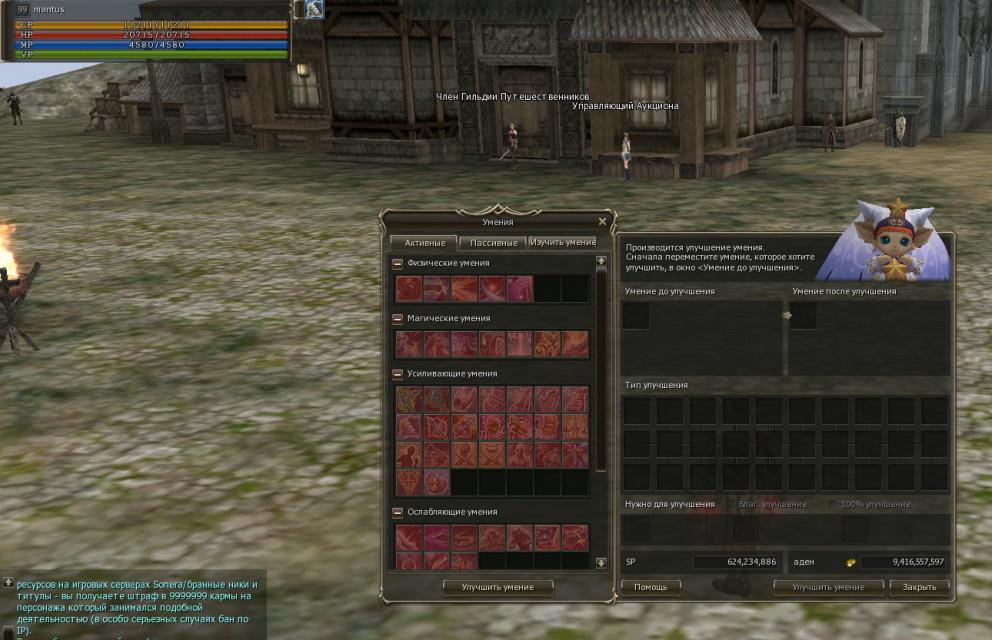This screenshot has height=640, width=992.
Task: Collapse the Усиливающие умения section
Action: (x=398, y=374)
